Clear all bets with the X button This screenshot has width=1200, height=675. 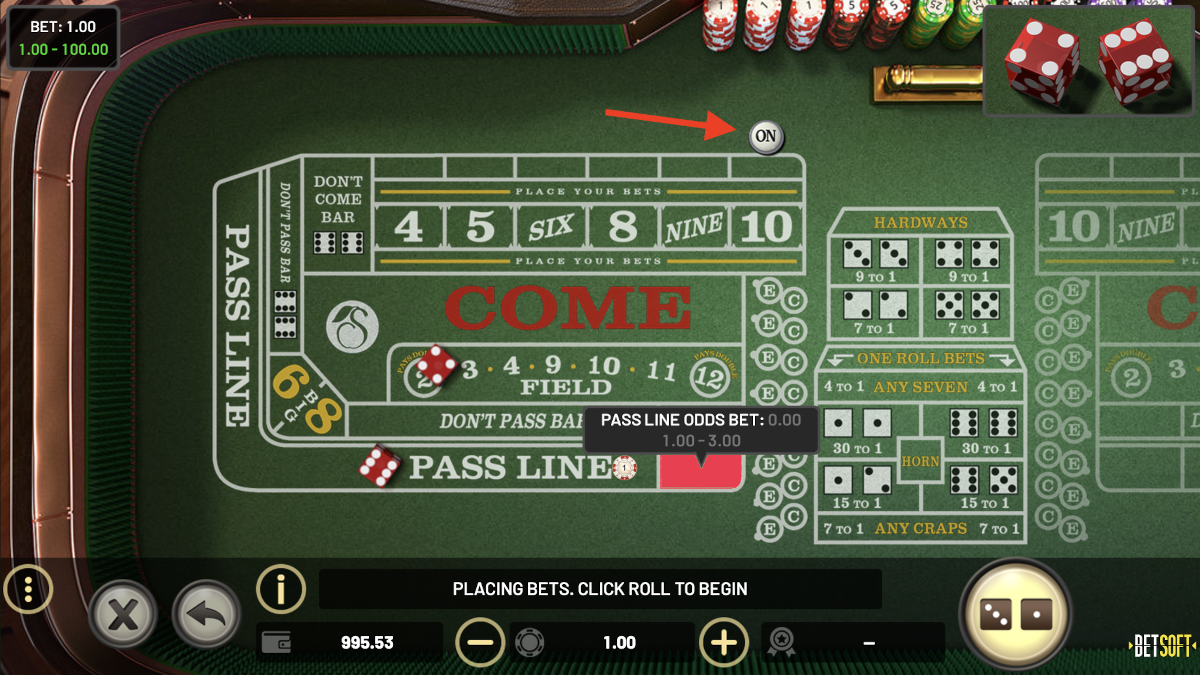[x=122, y=612]
